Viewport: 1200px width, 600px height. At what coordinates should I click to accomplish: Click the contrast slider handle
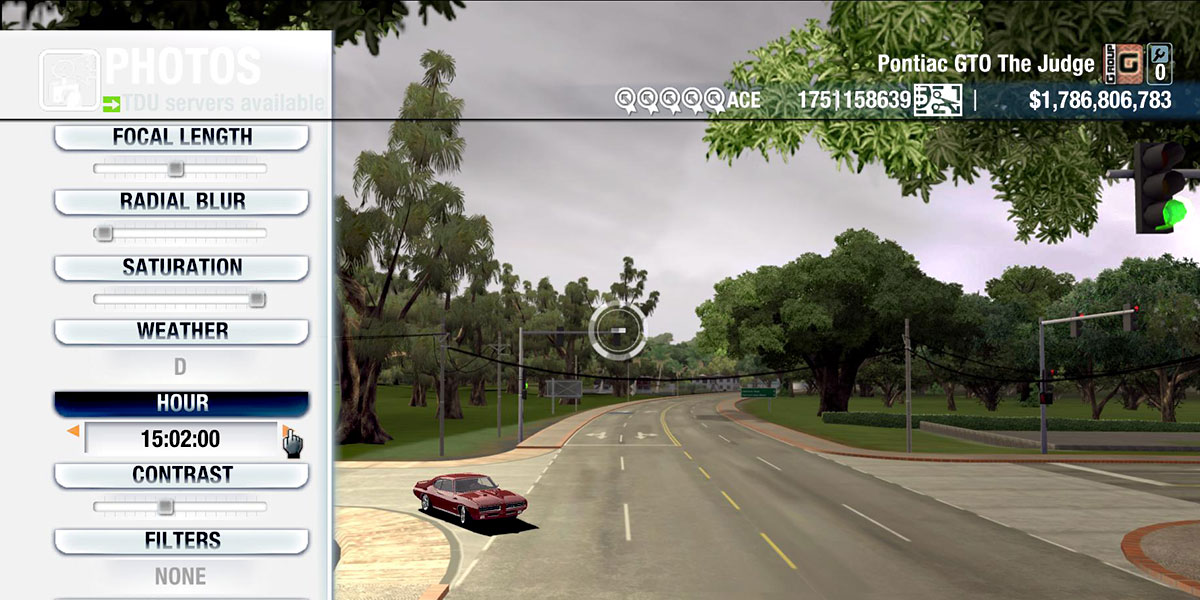165,506
